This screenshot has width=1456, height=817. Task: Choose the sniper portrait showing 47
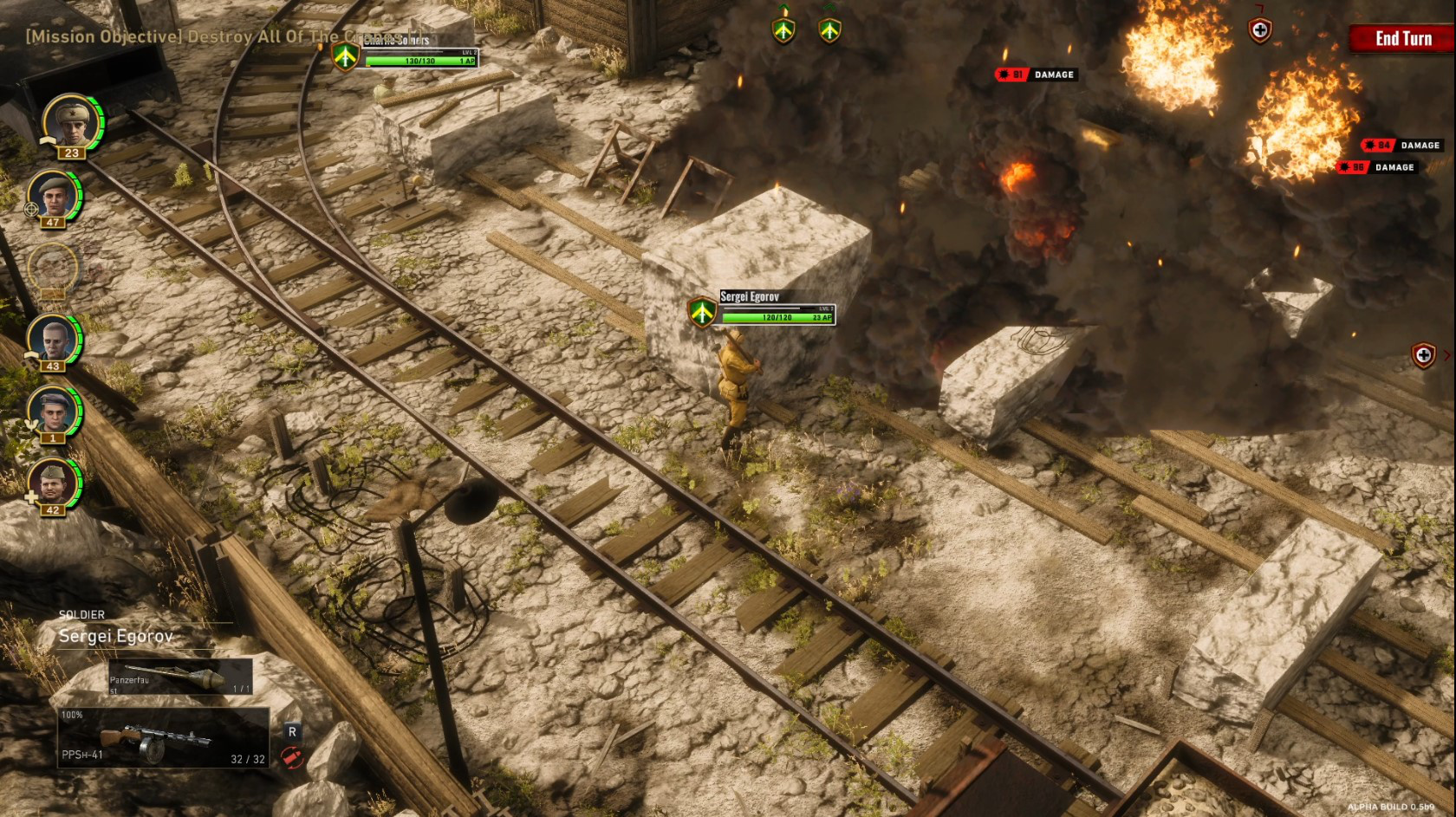click(53, 195)
